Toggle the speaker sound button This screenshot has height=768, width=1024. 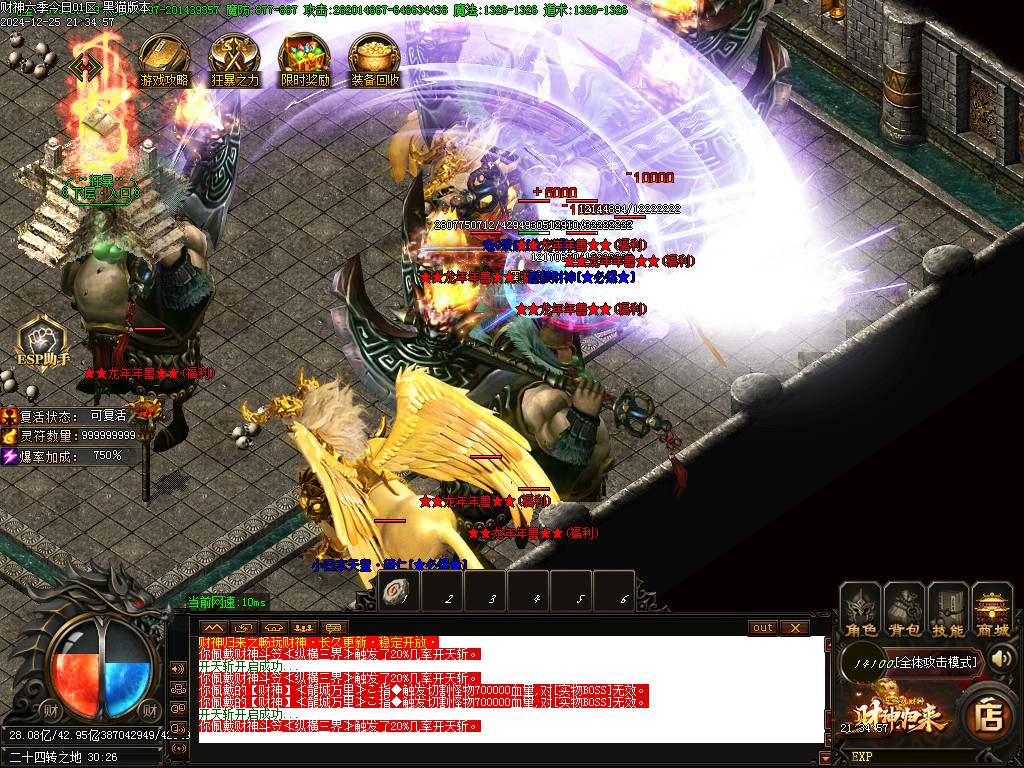tap(1001, 659)
